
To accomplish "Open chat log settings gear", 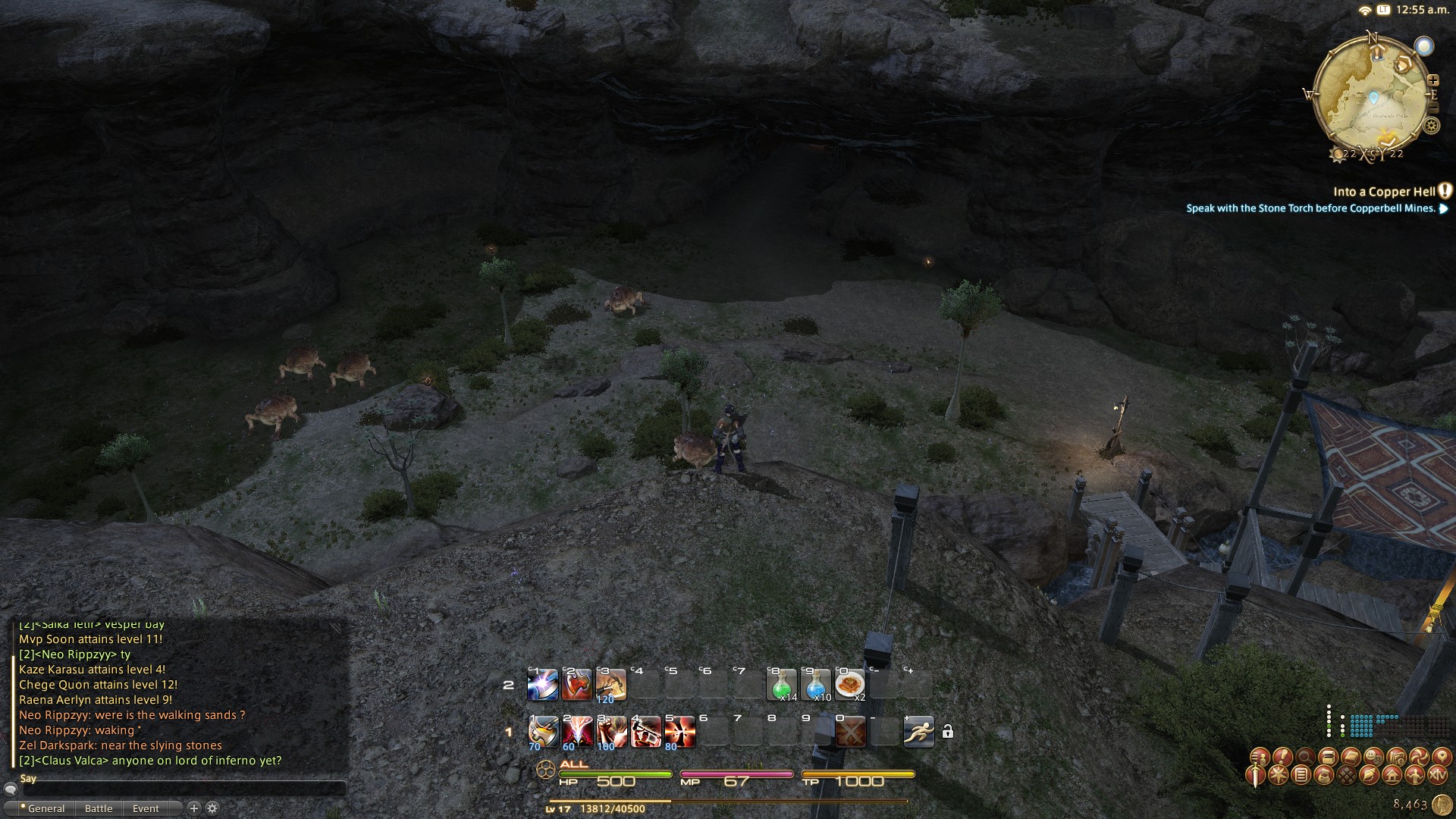I will [x=212, y=808].
